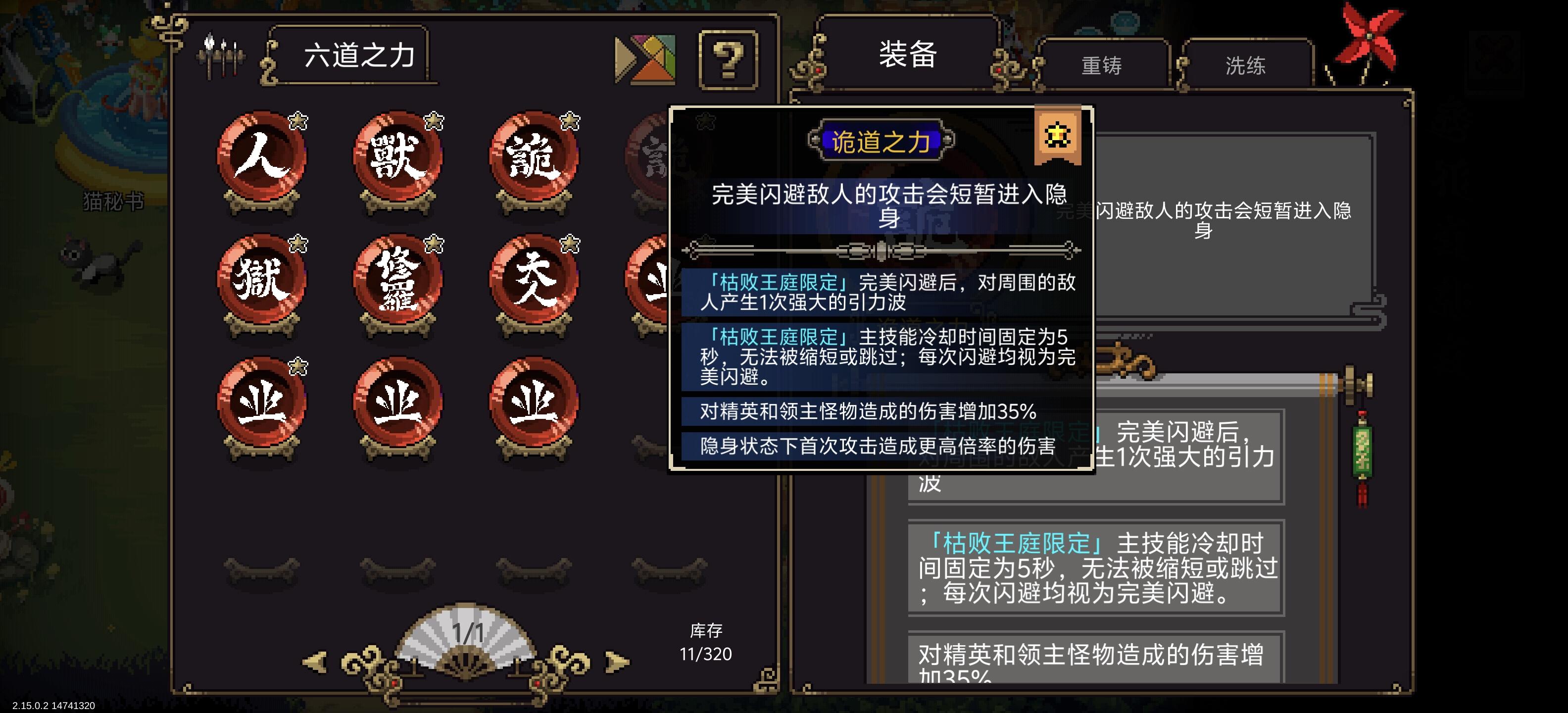
Task: Select the 天 (Heaven) path orb
Action: [535, 281]
